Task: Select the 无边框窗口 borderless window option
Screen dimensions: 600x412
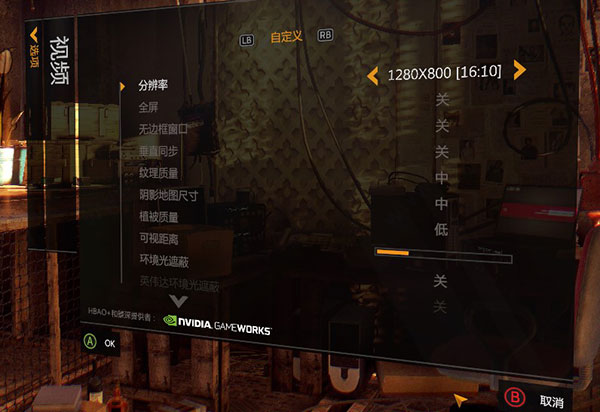Action: coord(163,128)
